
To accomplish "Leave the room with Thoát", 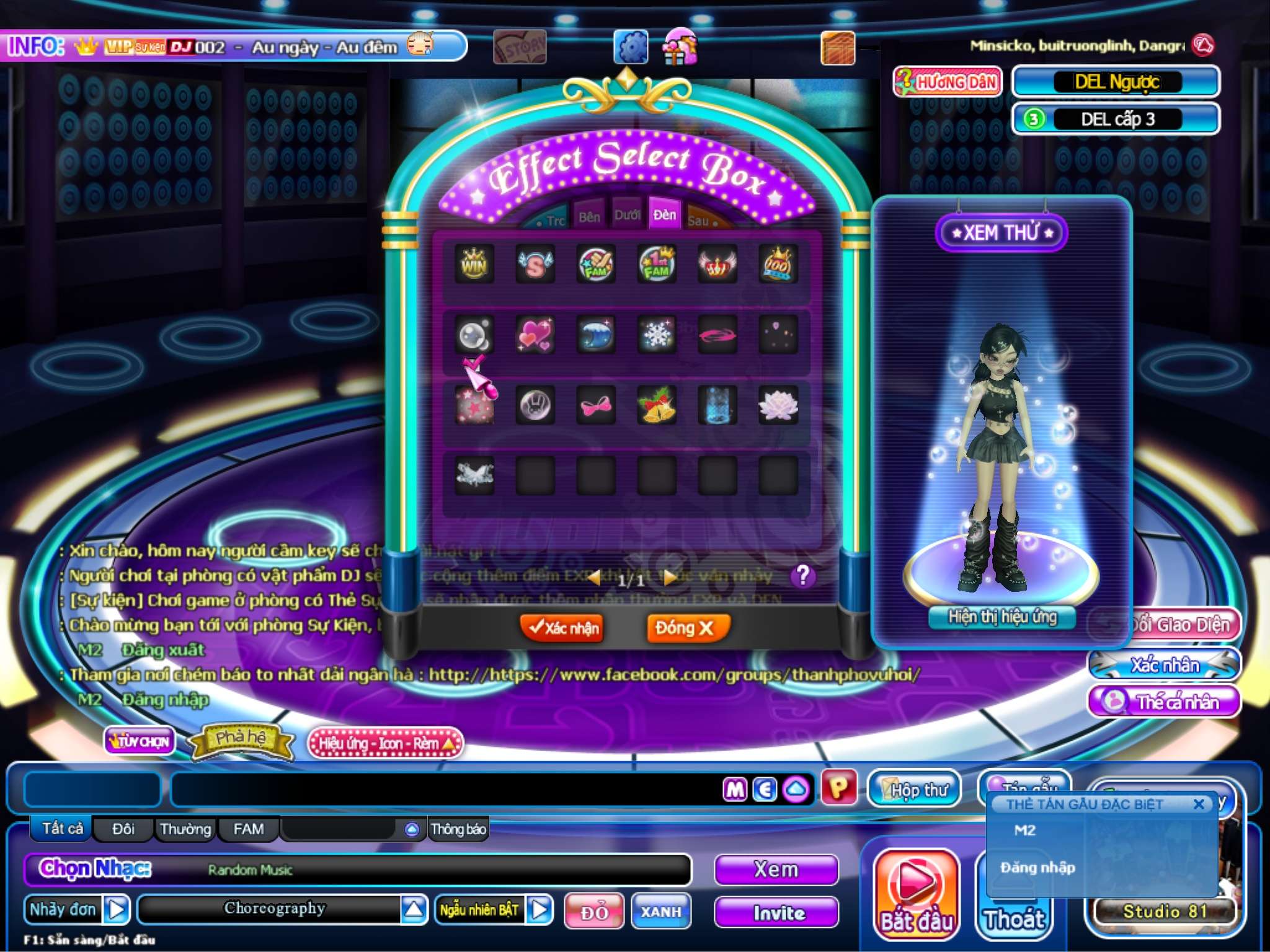I will coord(1013,919).
